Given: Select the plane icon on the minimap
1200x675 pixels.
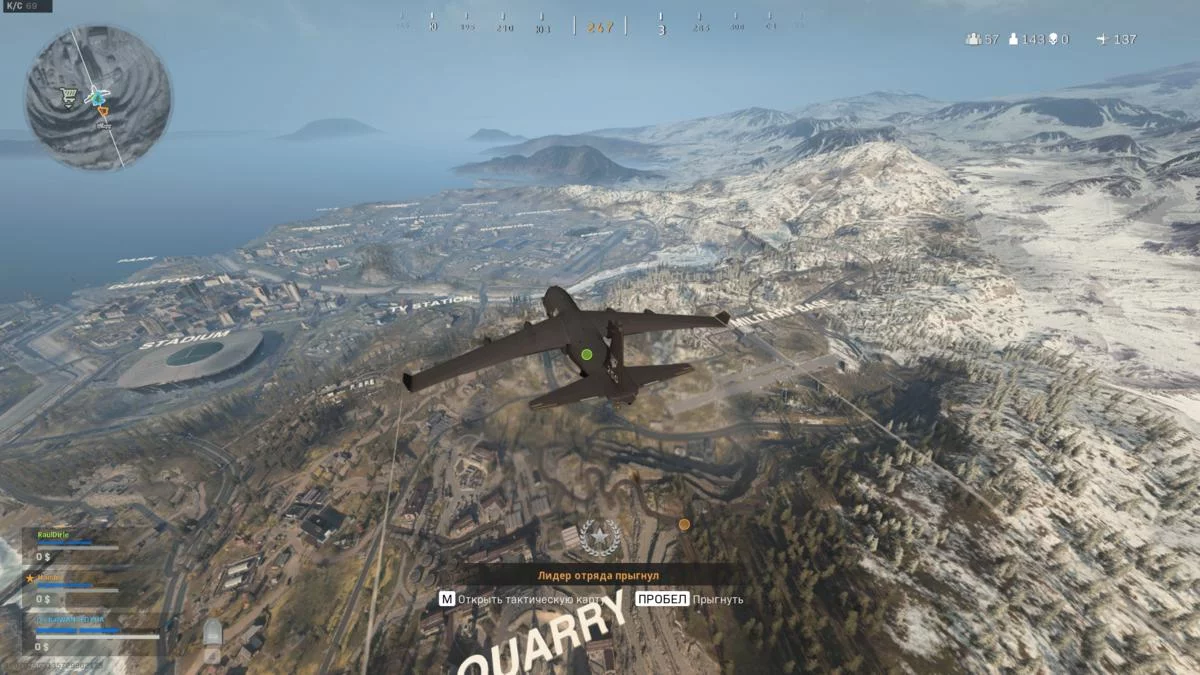Looking at the screenshot, I should [97, 96].
